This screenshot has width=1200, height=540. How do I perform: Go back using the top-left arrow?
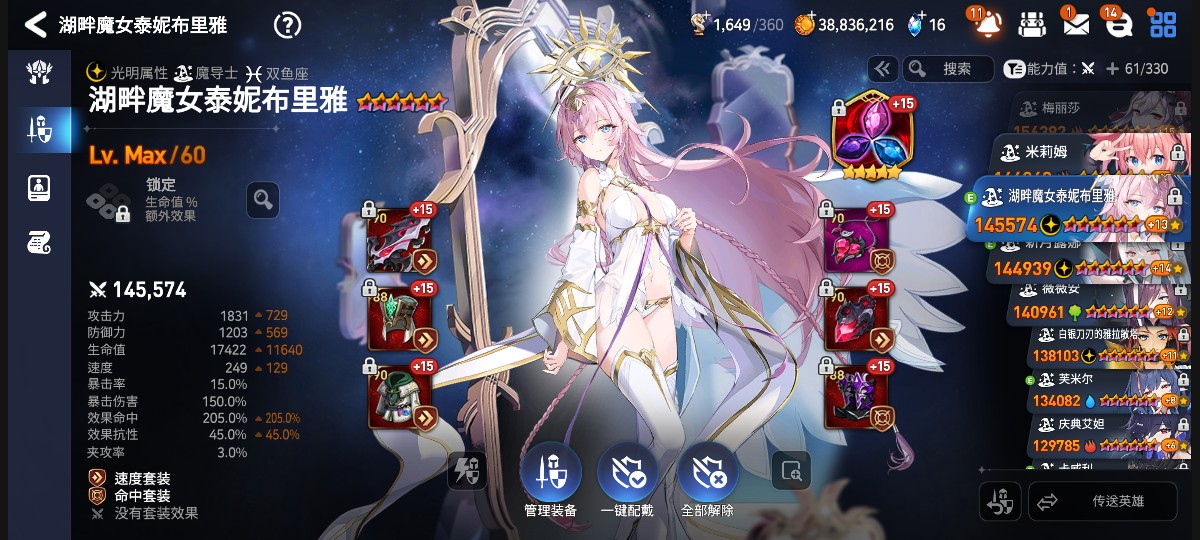(x=35, y=25)
